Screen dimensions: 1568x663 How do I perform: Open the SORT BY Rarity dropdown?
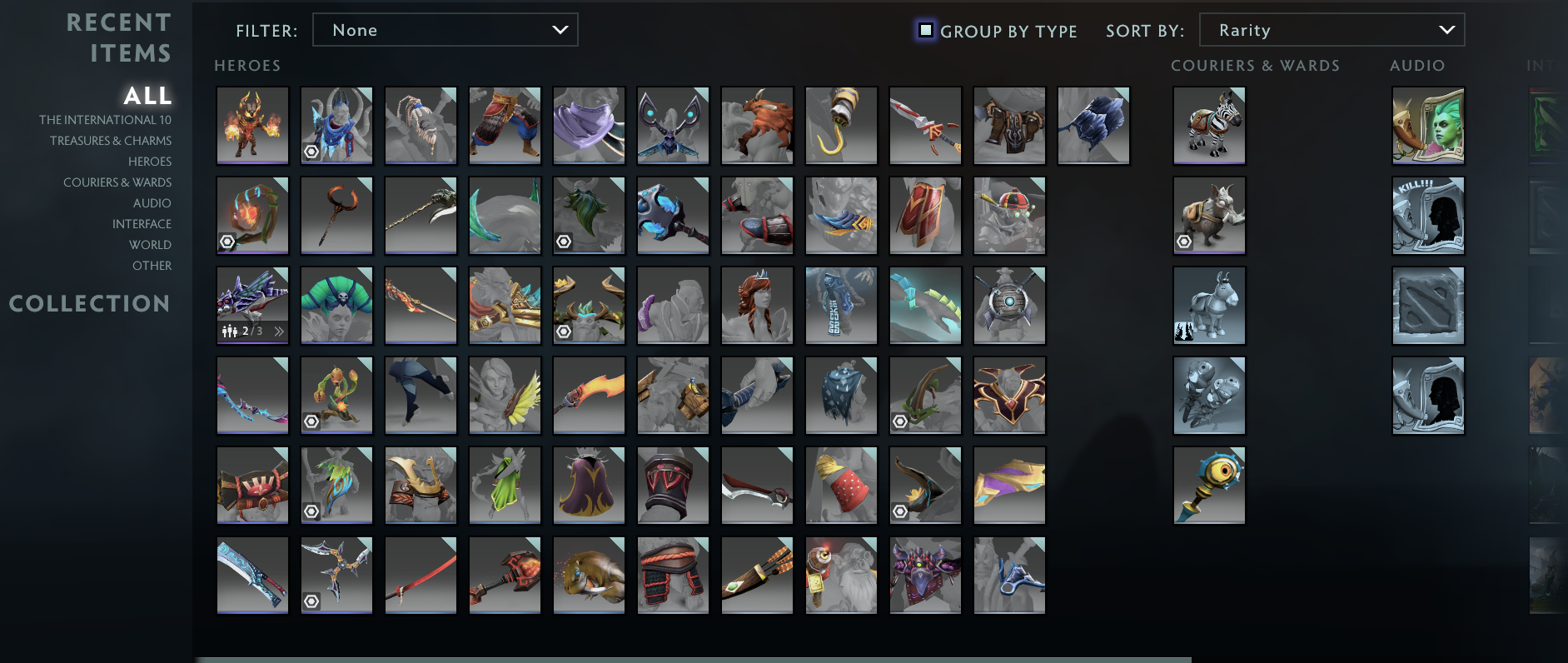tap(1331, 29)
